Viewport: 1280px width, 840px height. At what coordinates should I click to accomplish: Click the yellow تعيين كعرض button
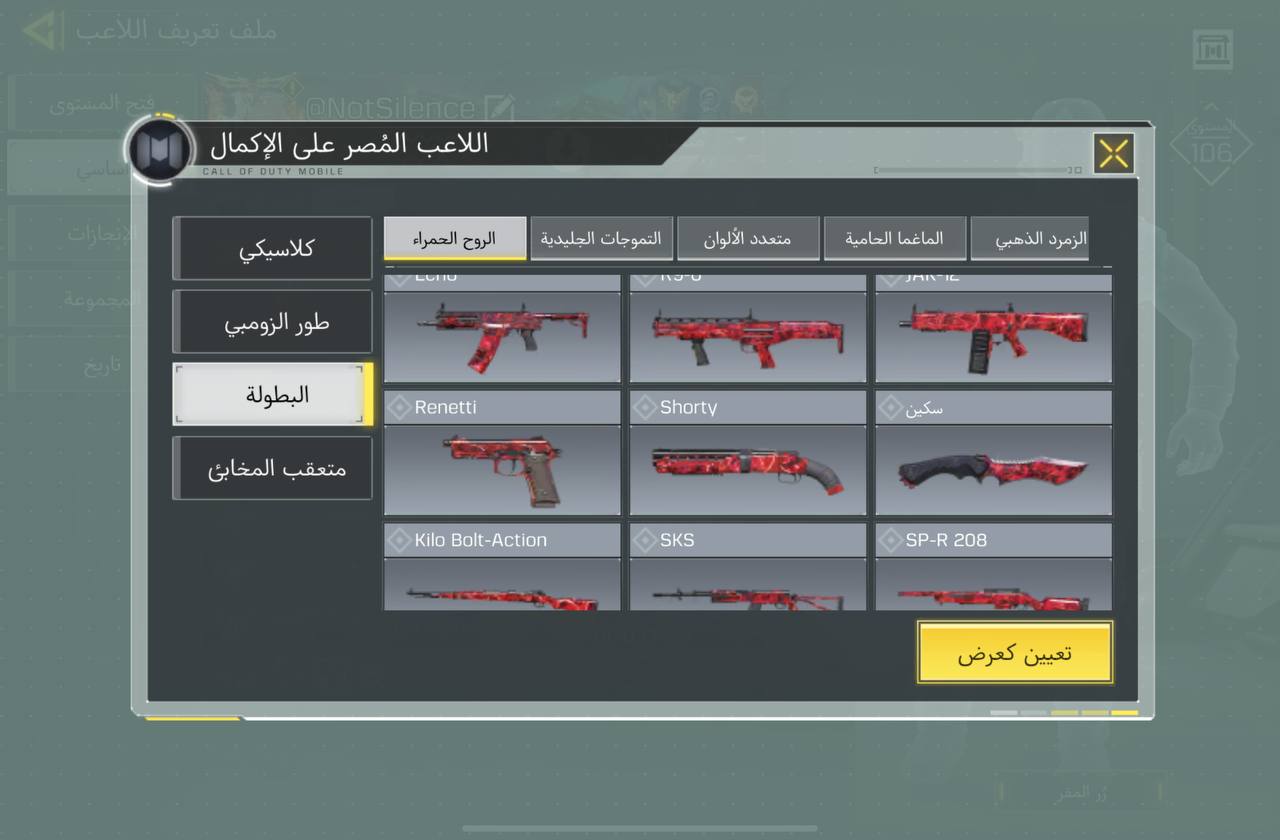click(x=1014, y=653)
